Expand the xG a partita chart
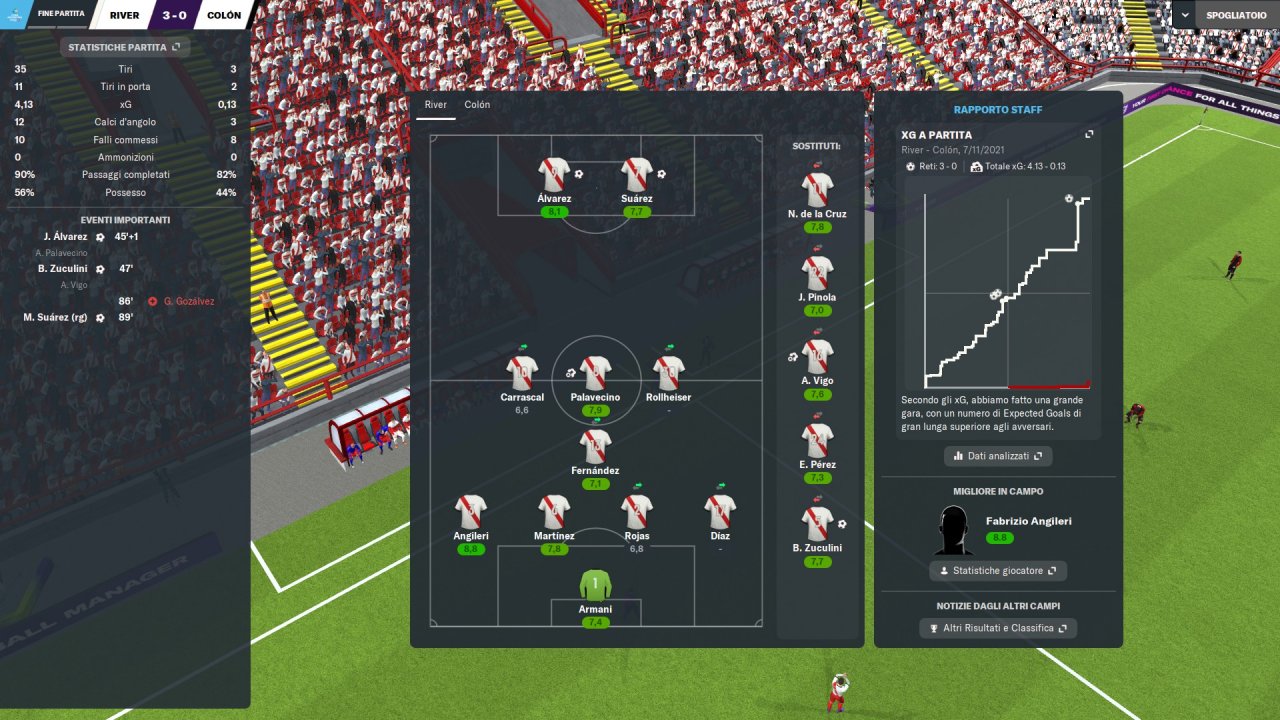This screenshot has width=1280, height=720. (x=1089, y=135)
